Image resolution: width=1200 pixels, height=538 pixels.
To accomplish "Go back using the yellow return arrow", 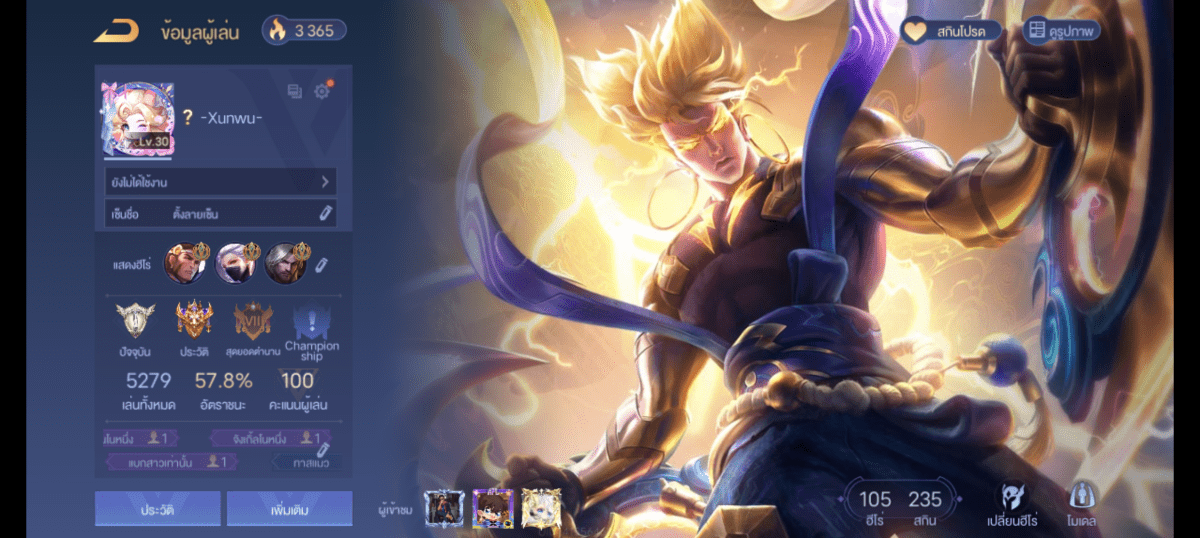I will (115, 31).
